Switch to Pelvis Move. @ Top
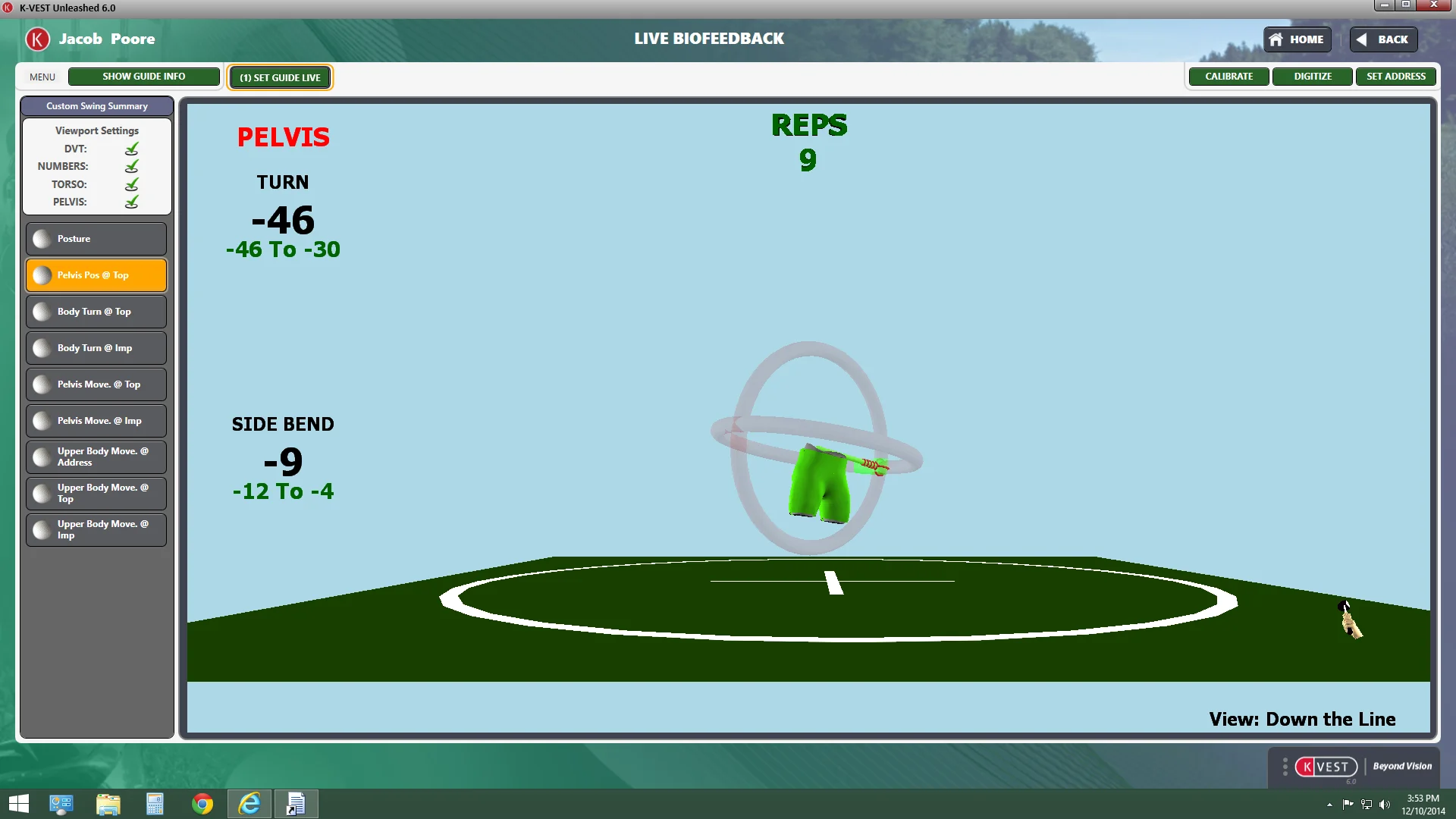1456x819 pixels. [x=96, y=384]
